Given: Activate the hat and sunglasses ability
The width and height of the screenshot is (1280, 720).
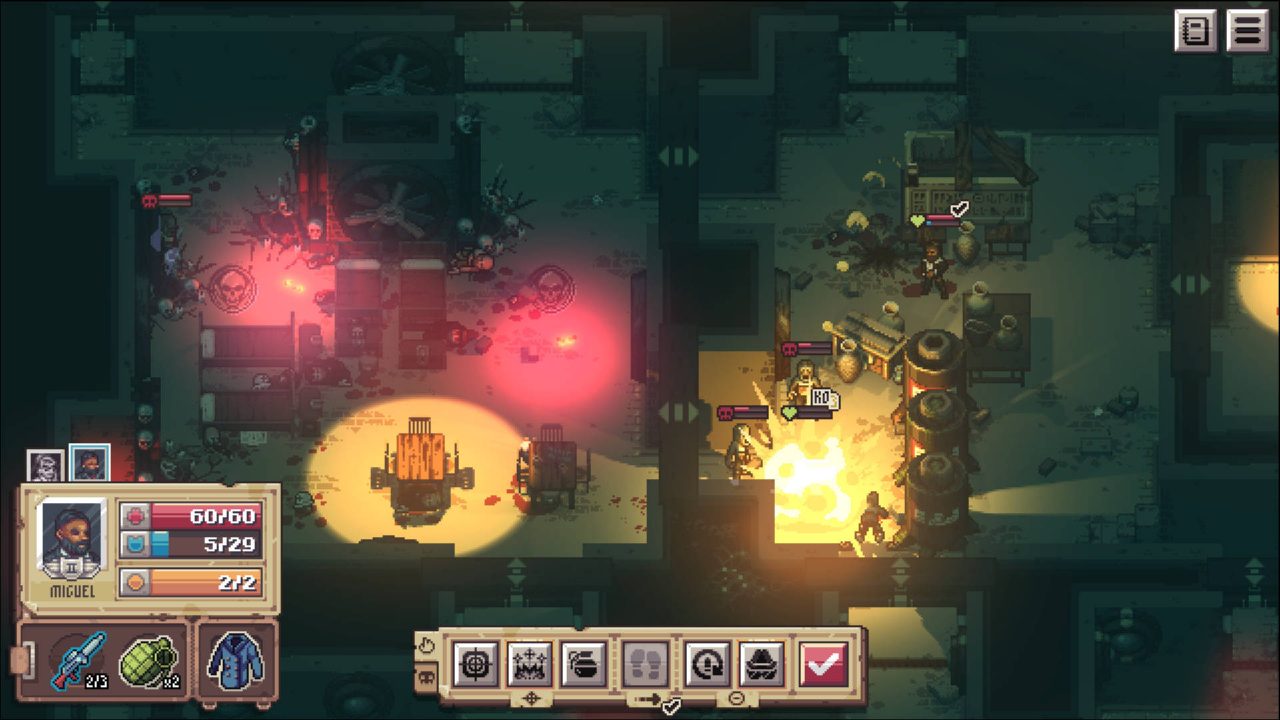Looking at the screenshot, I should pos(762,663).
